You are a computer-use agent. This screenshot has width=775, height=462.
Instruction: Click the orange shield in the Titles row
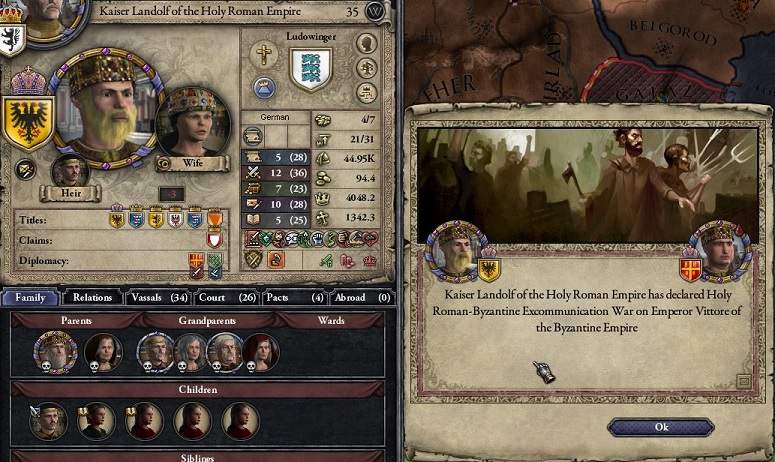213,219
